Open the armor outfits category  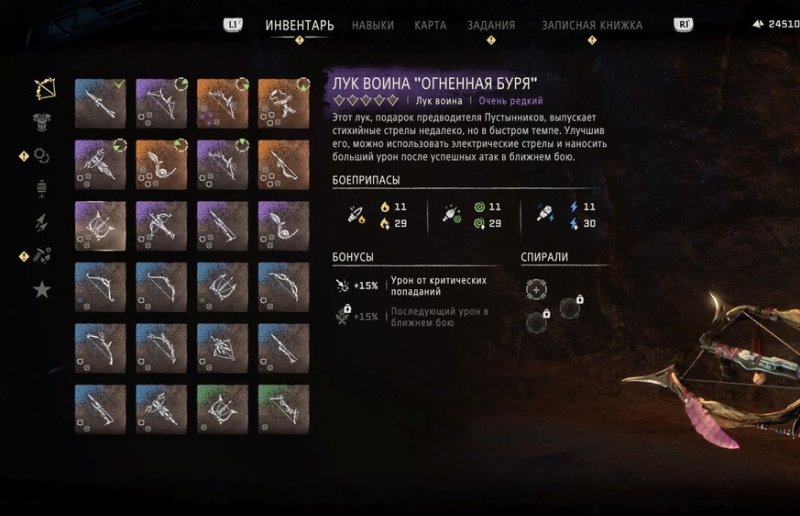43,121
